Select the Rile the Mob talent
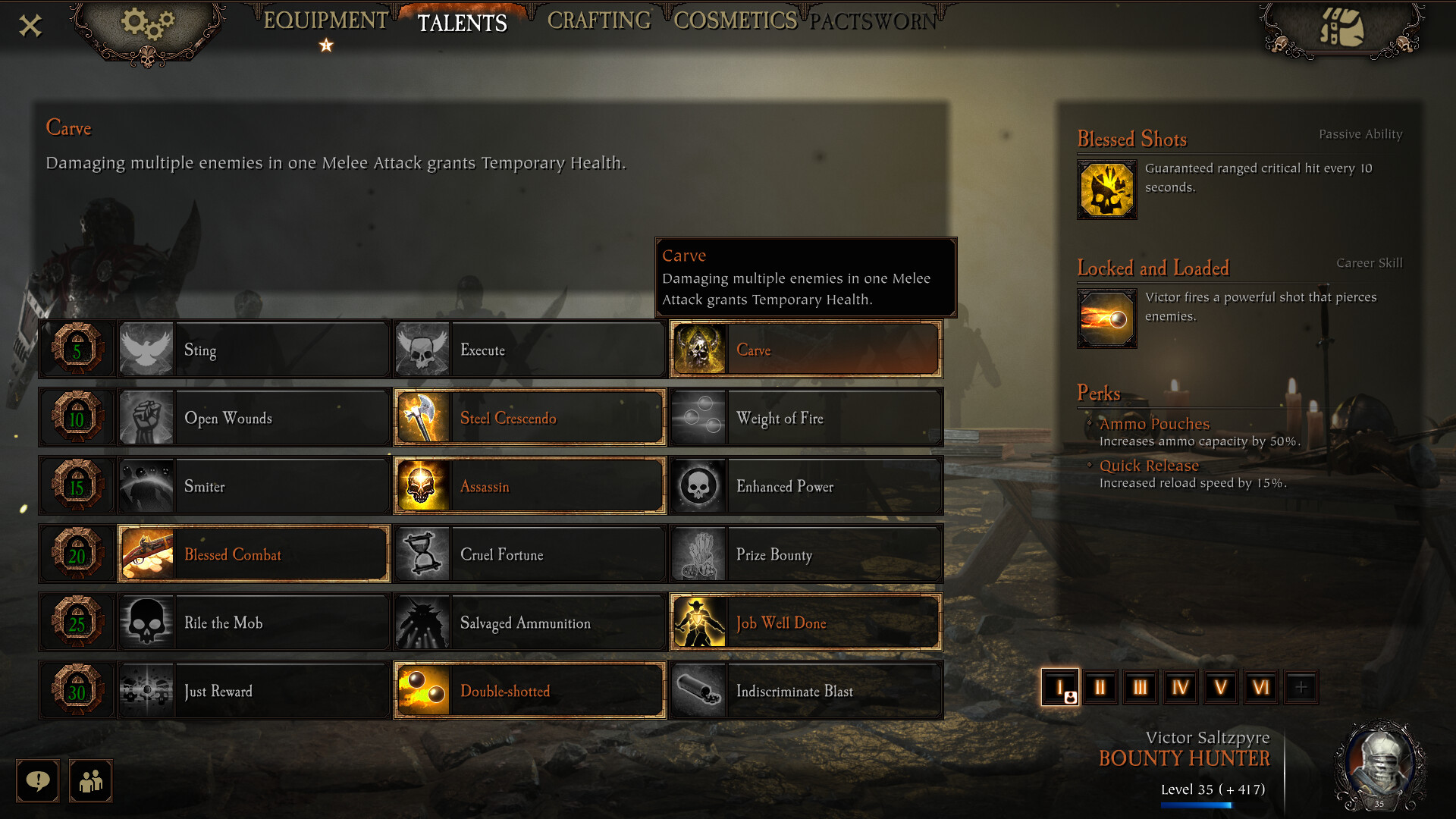This screenshot has width=1456, height=819. [253, 623]
